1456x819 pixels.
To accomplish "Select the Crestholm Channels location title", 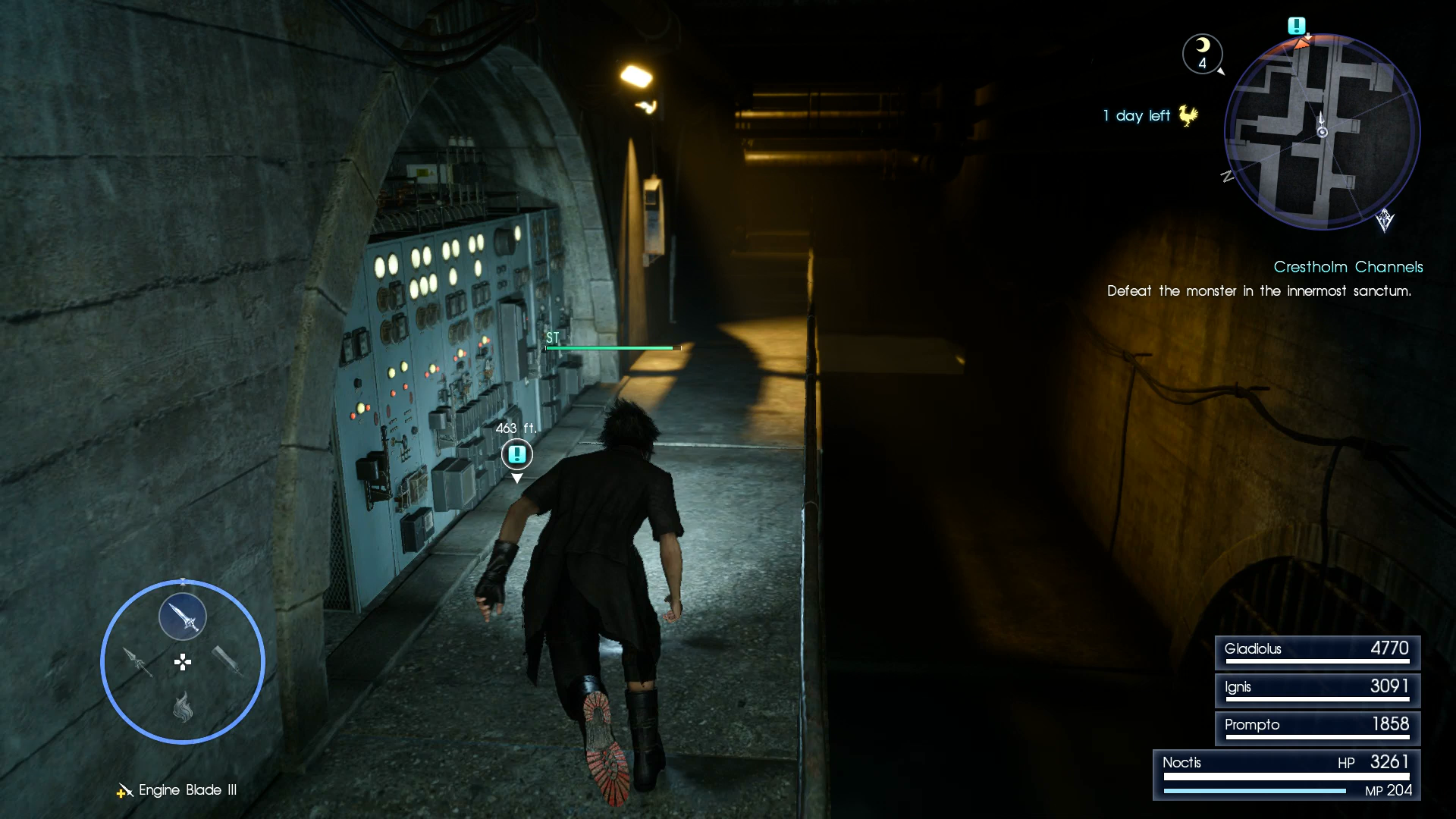I will pos(1348,267).
